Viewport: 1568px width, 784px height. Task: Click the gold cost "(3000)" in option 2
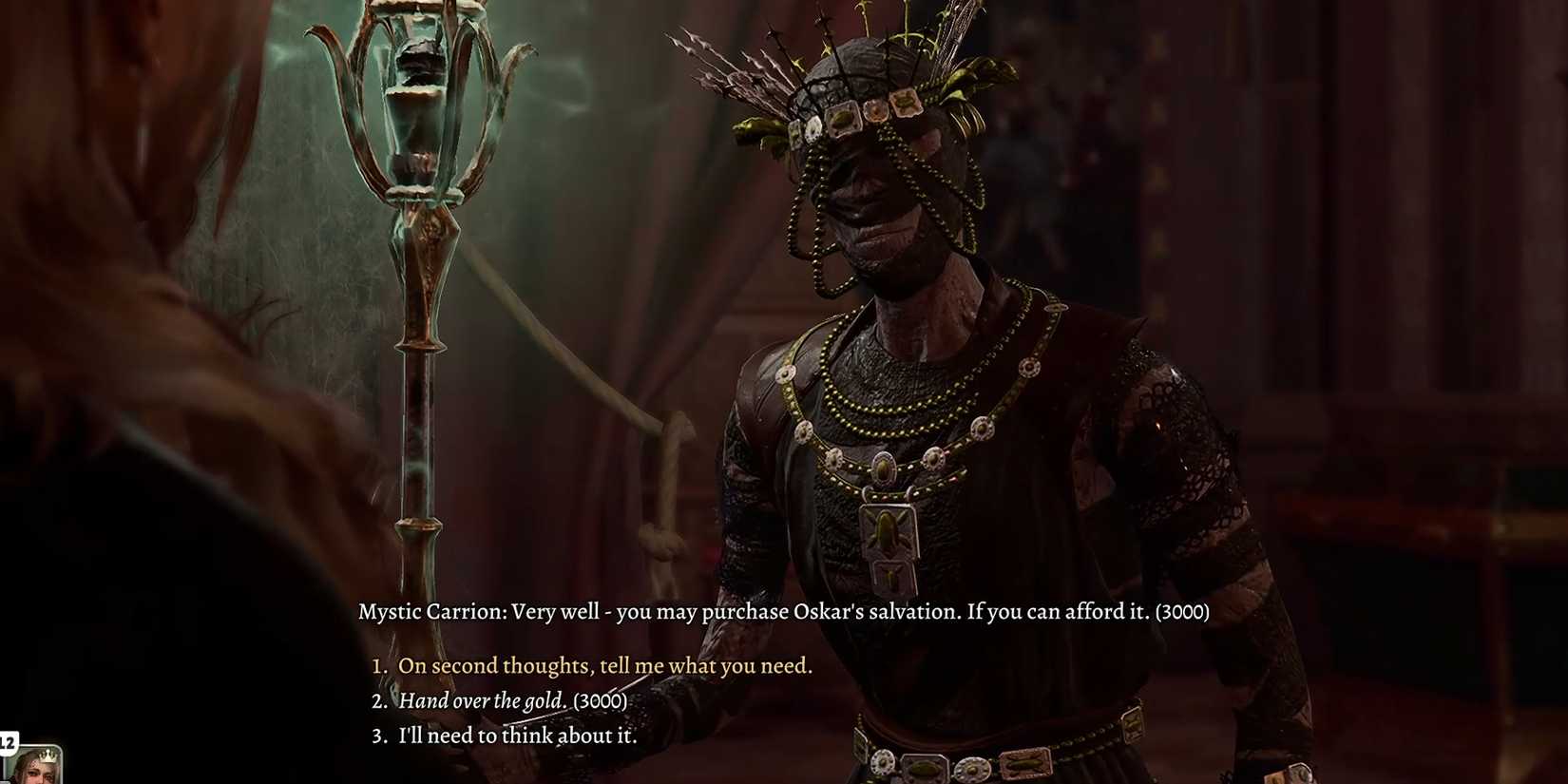(600, 700)
